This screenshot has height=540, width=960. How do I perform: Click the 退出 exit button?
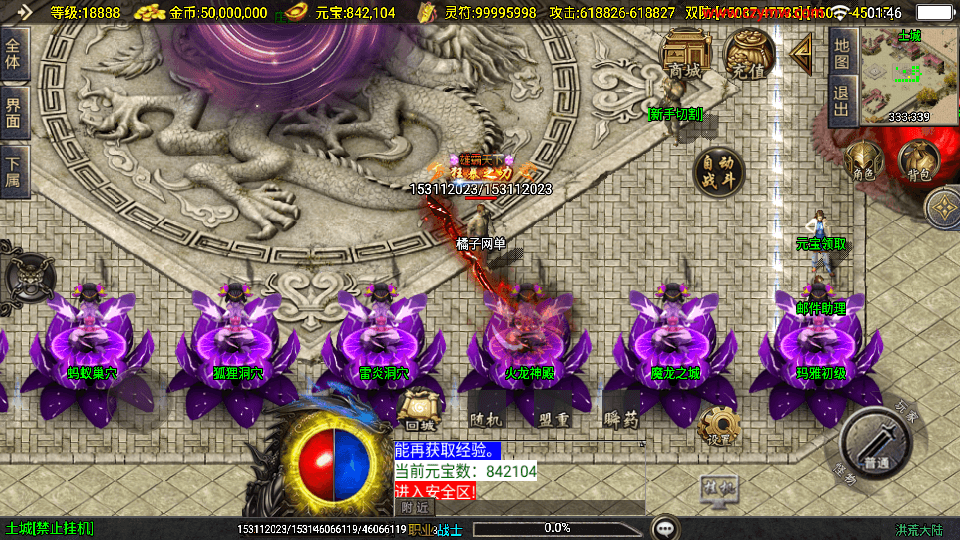point(841,100)
